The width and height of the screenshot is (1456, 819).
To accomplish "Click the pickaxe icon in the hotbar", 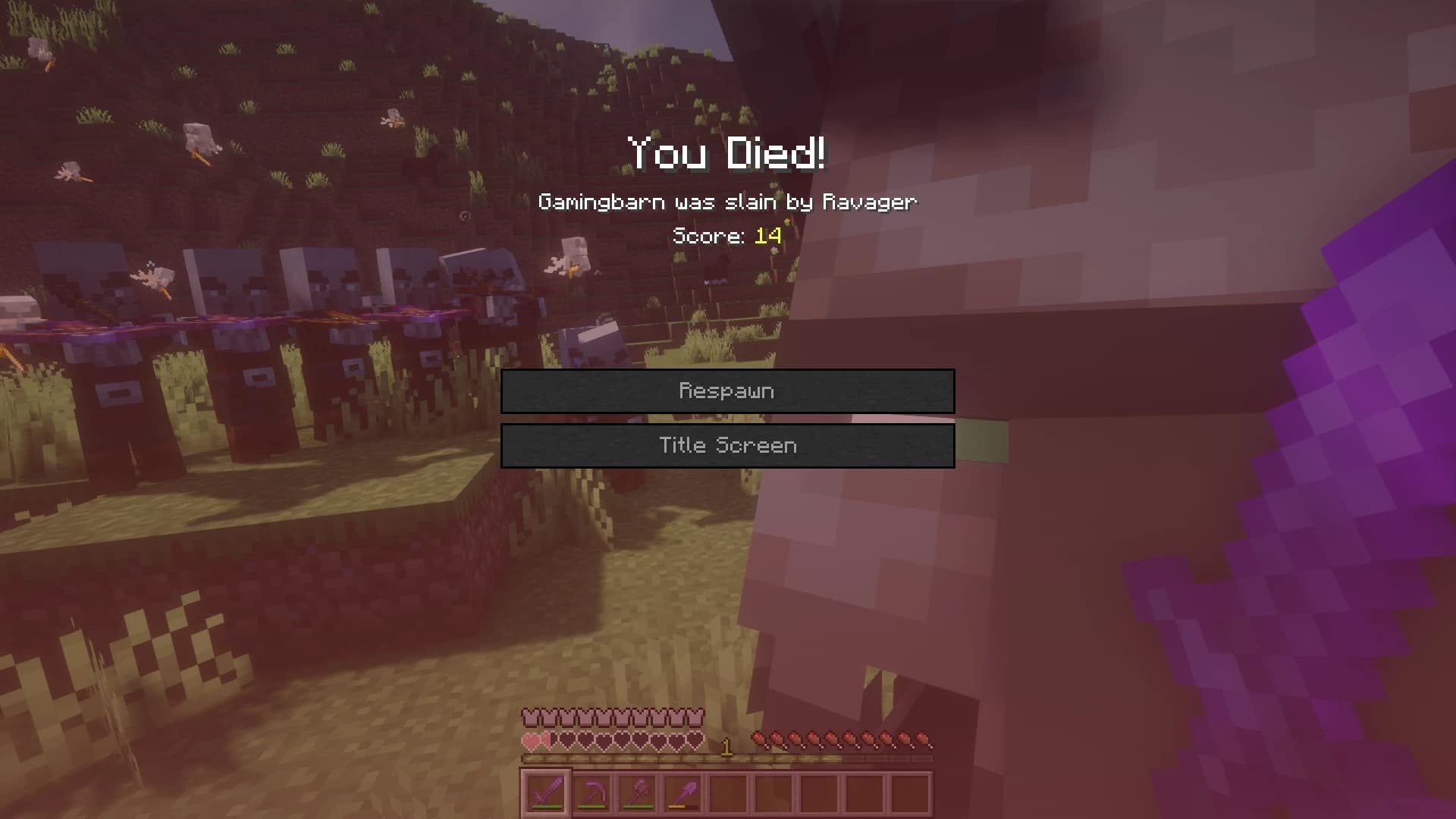I will click(594, 792).
